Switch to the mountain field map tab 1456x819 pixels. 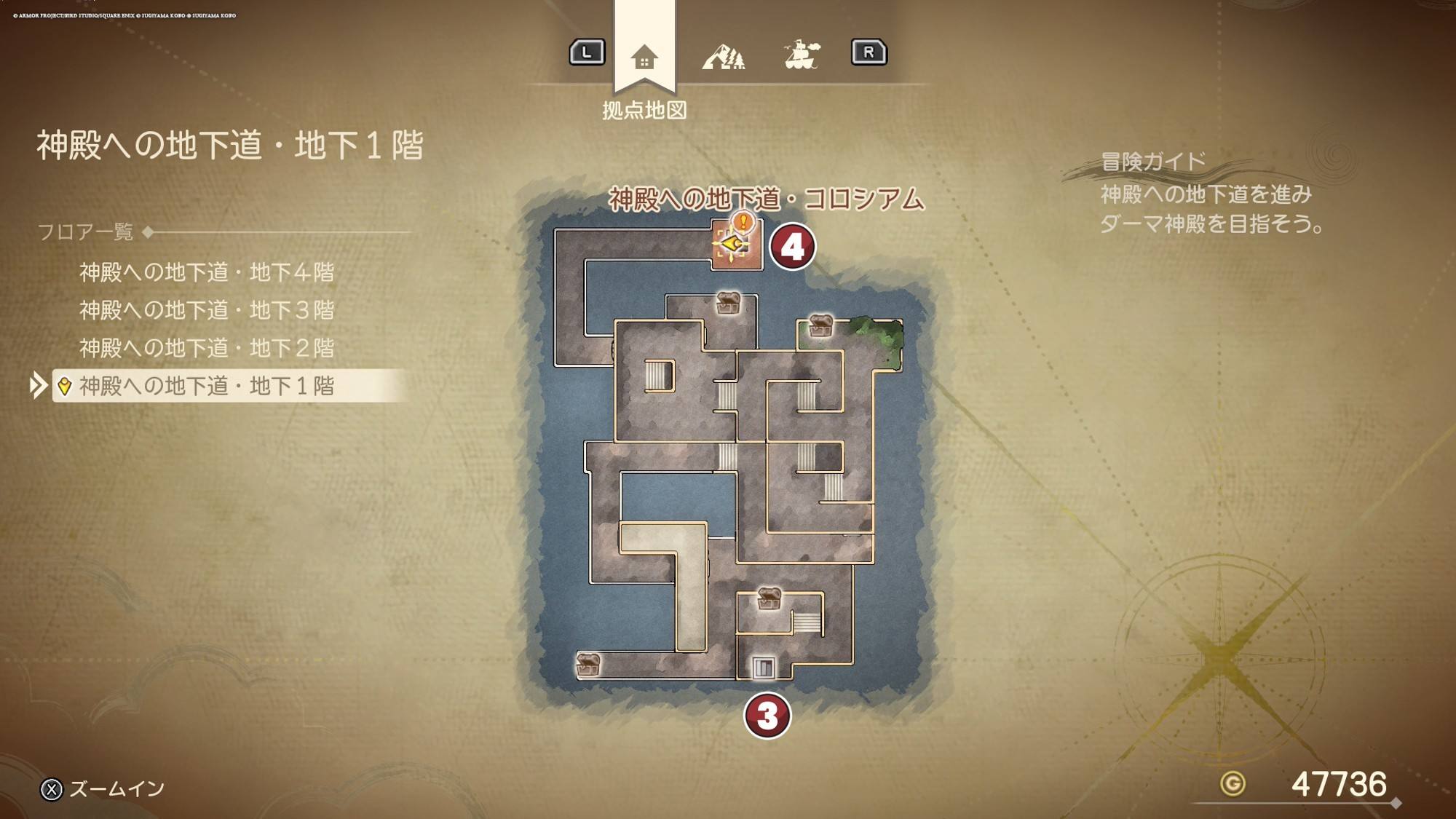pos(723,56)
